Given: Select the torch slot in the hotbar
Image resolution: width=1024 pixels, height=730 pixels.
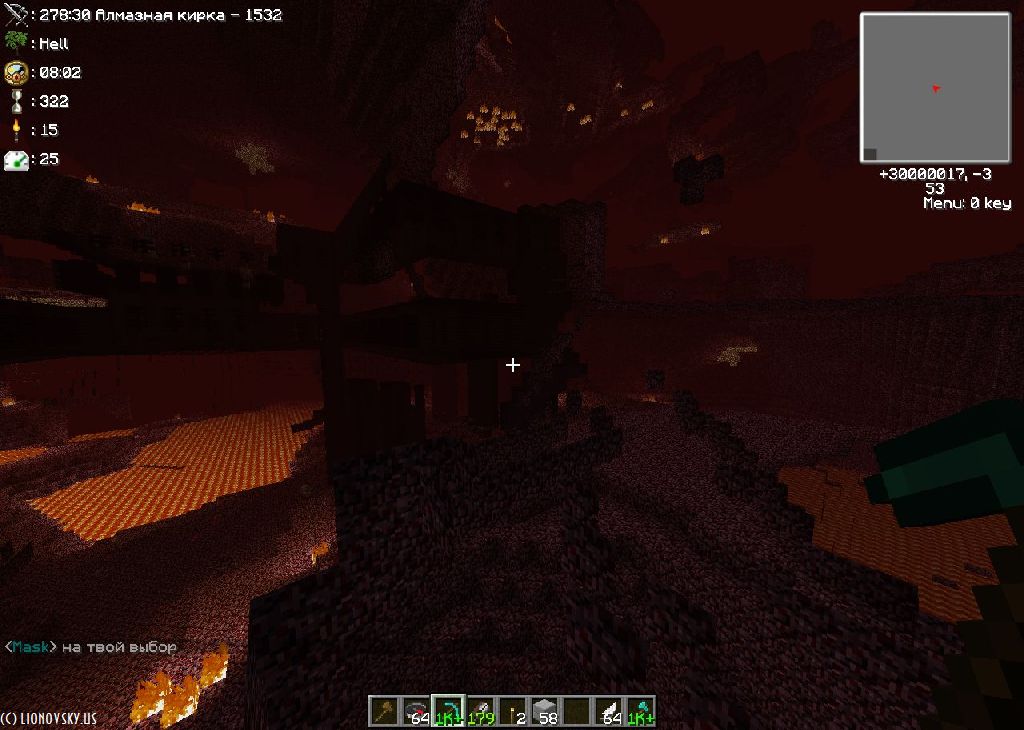Looking at the screenshot, I should click(512, 711).
